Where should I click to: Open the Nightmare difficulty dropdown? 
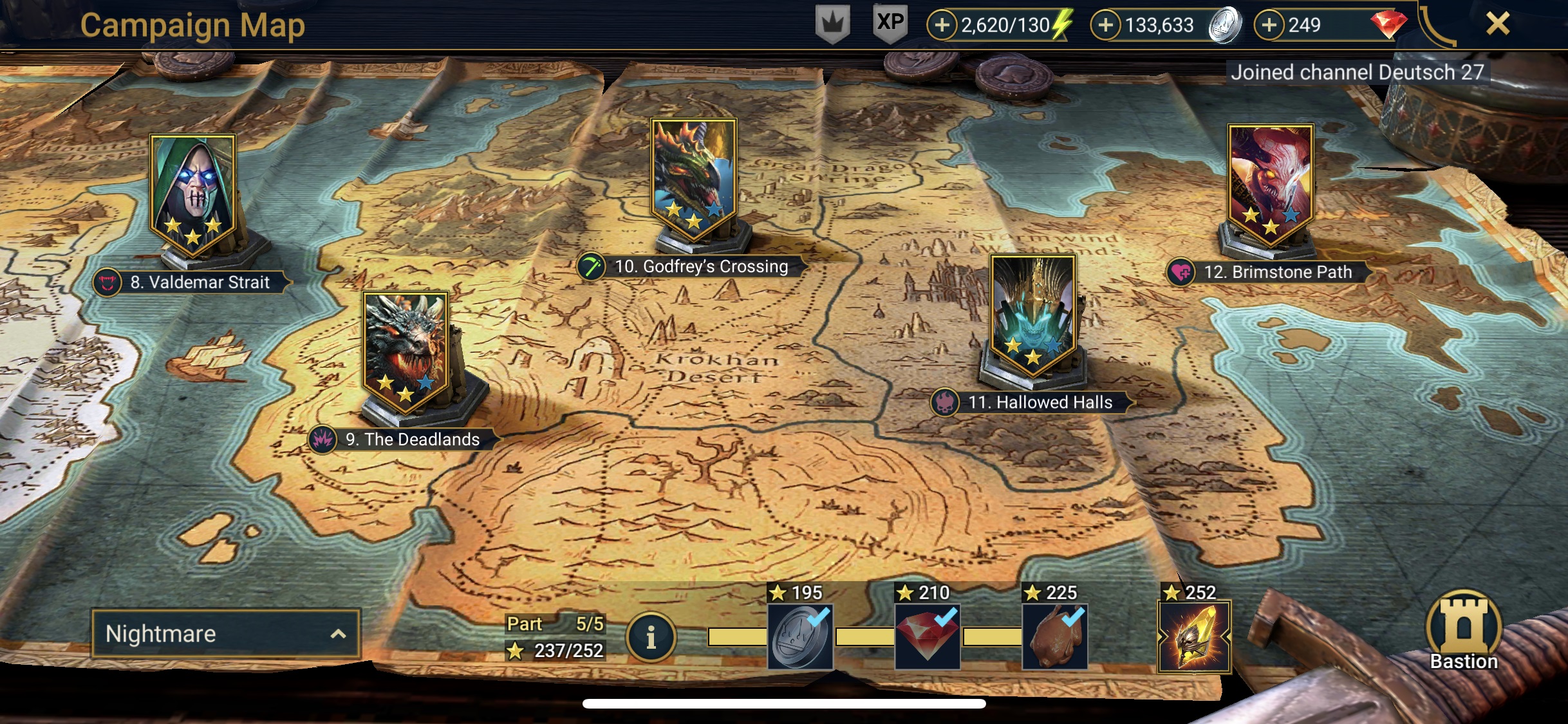click(x=225, y=634)
